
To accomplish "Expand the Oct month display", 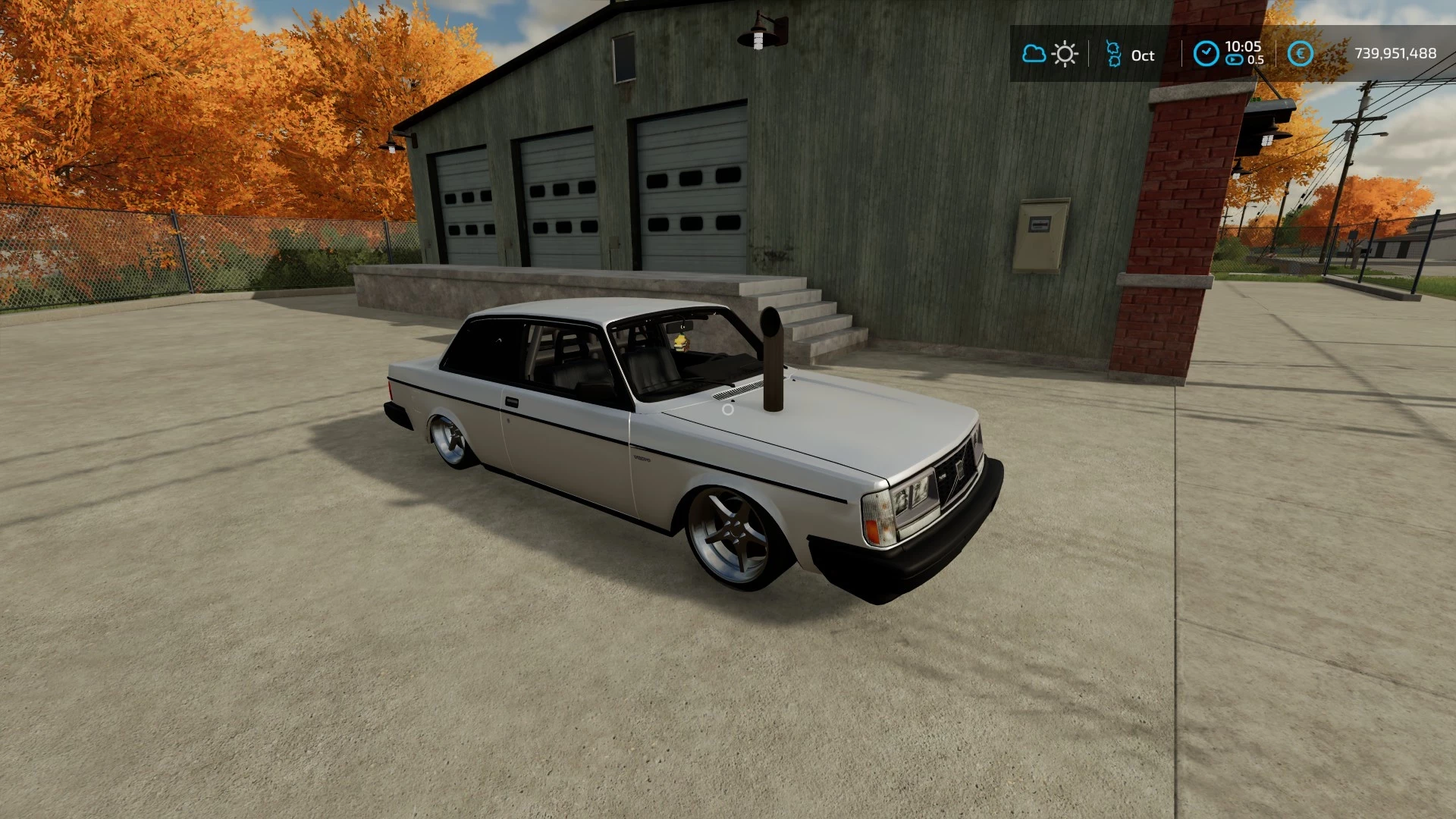I will (1142, 55).
